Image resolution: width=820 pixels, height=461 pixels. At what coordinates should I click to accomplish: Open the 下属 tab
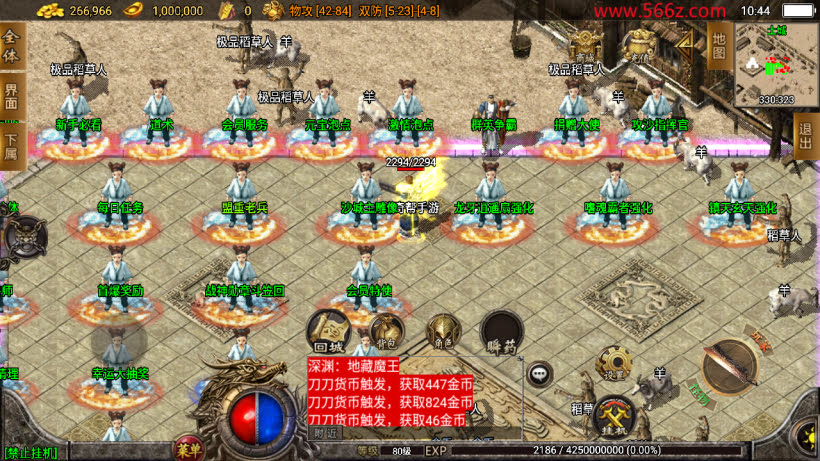(x=12, y=146)
